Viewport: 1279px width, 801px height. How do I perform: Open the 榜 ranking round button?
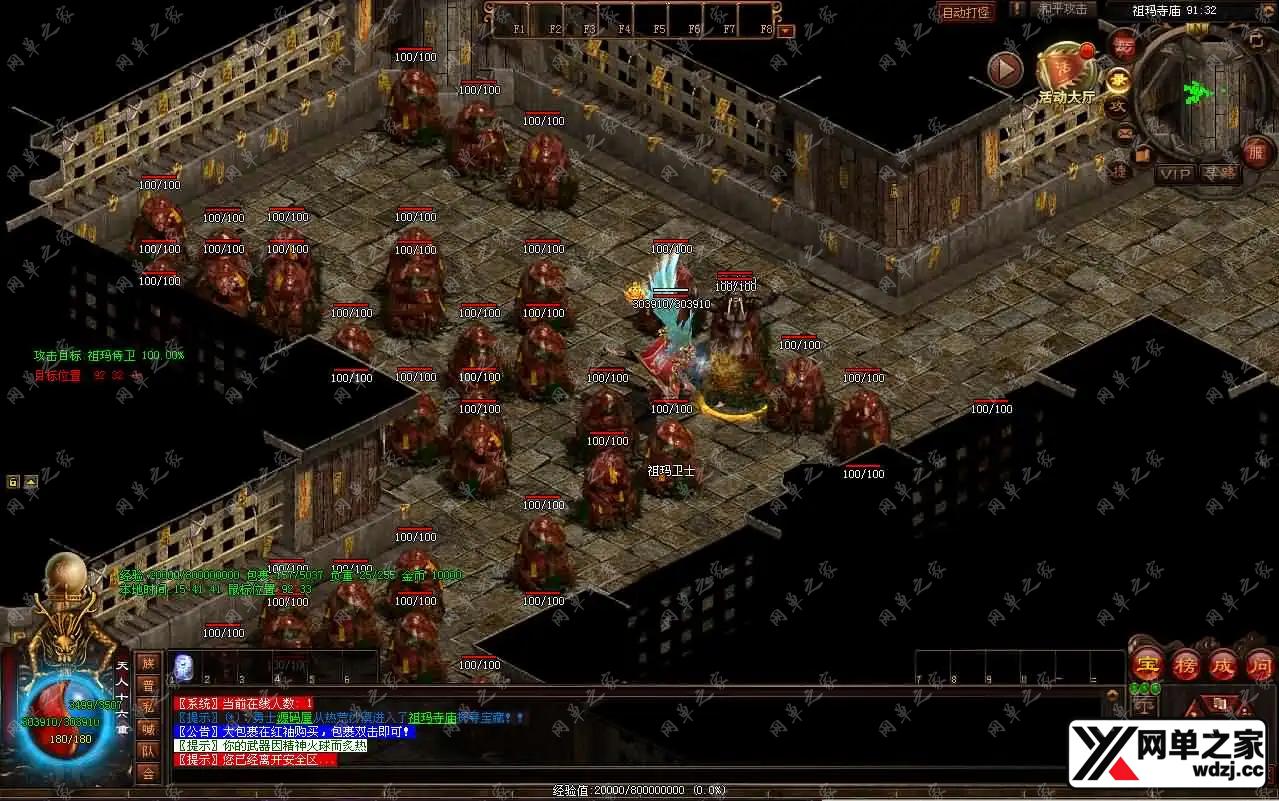tap(1186, 663)
